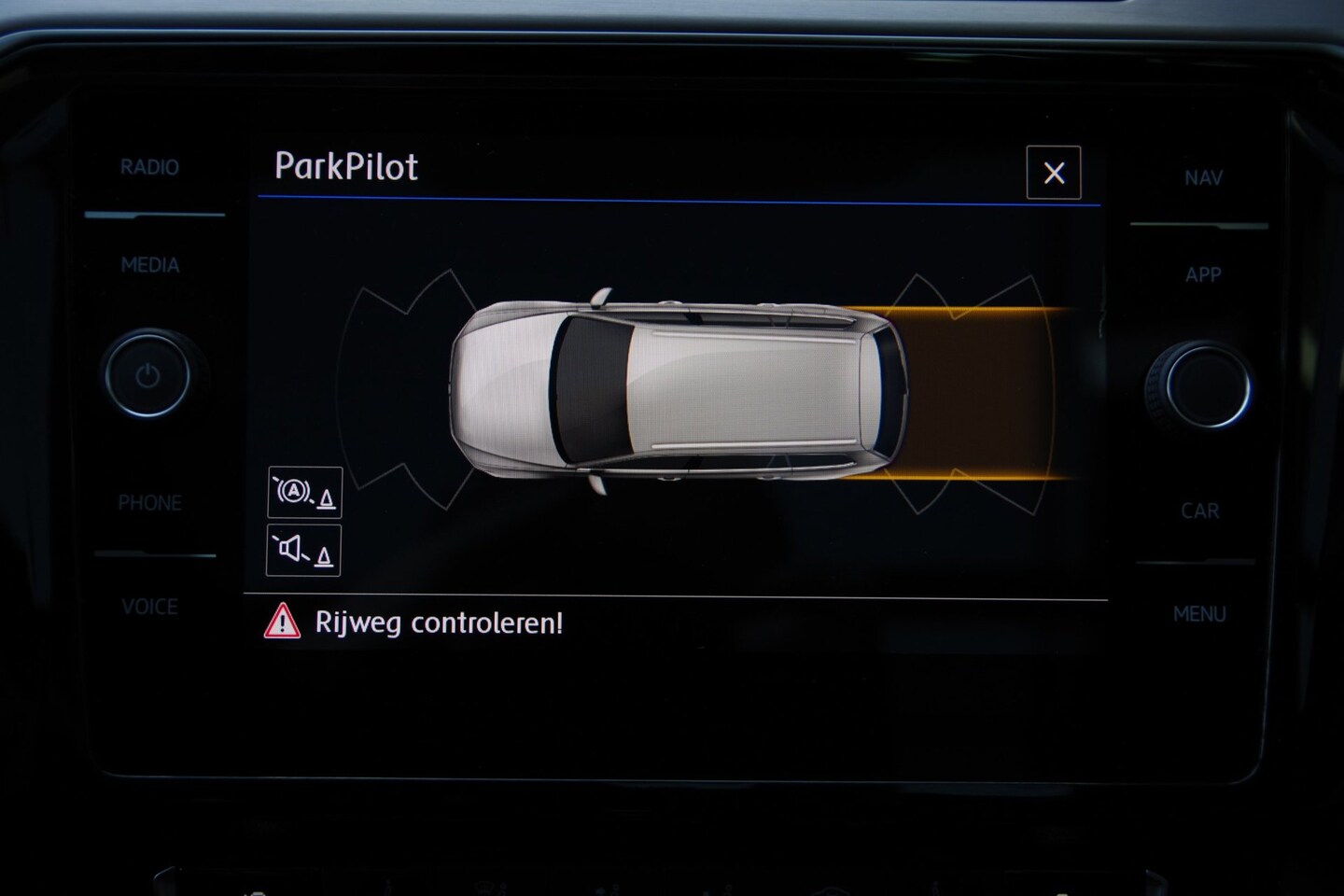The image size is (1344, 896).
Task: Open the CAR settings
Action: click(1200, 511)
